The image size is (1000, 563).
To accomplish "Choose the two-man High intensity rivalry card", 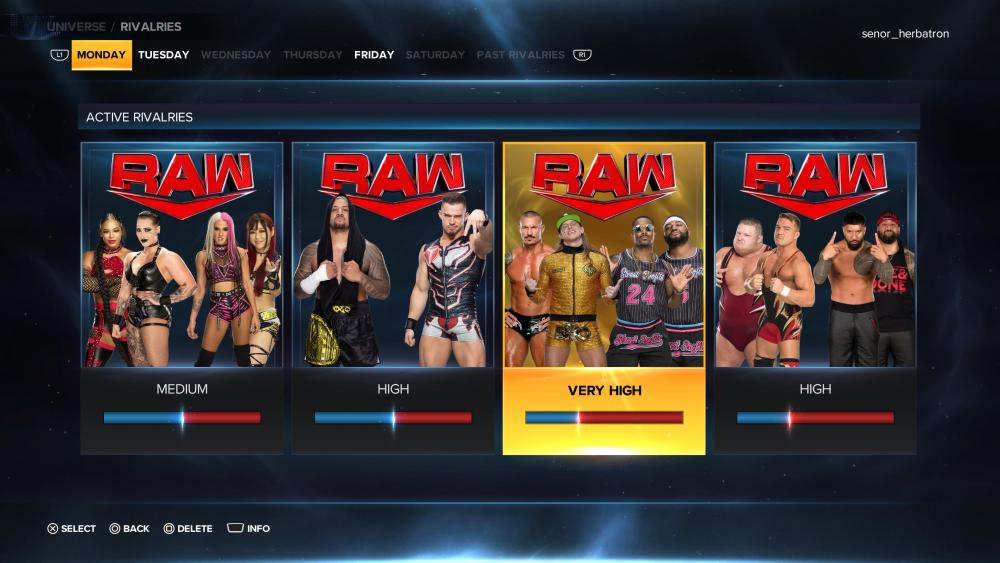I will [393, 298].
